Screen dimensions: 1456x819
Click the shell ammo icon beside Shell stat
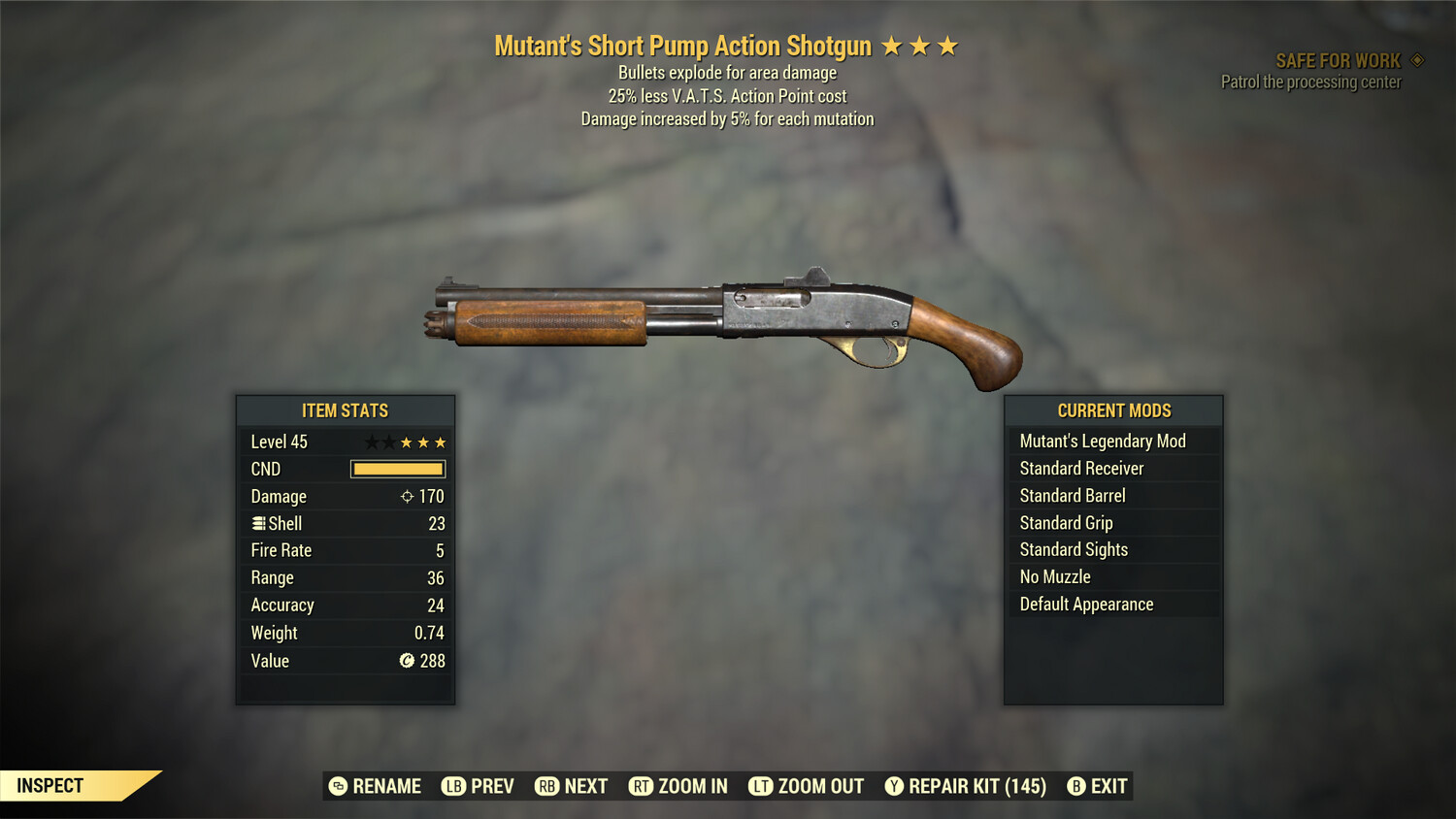point(258,523)
